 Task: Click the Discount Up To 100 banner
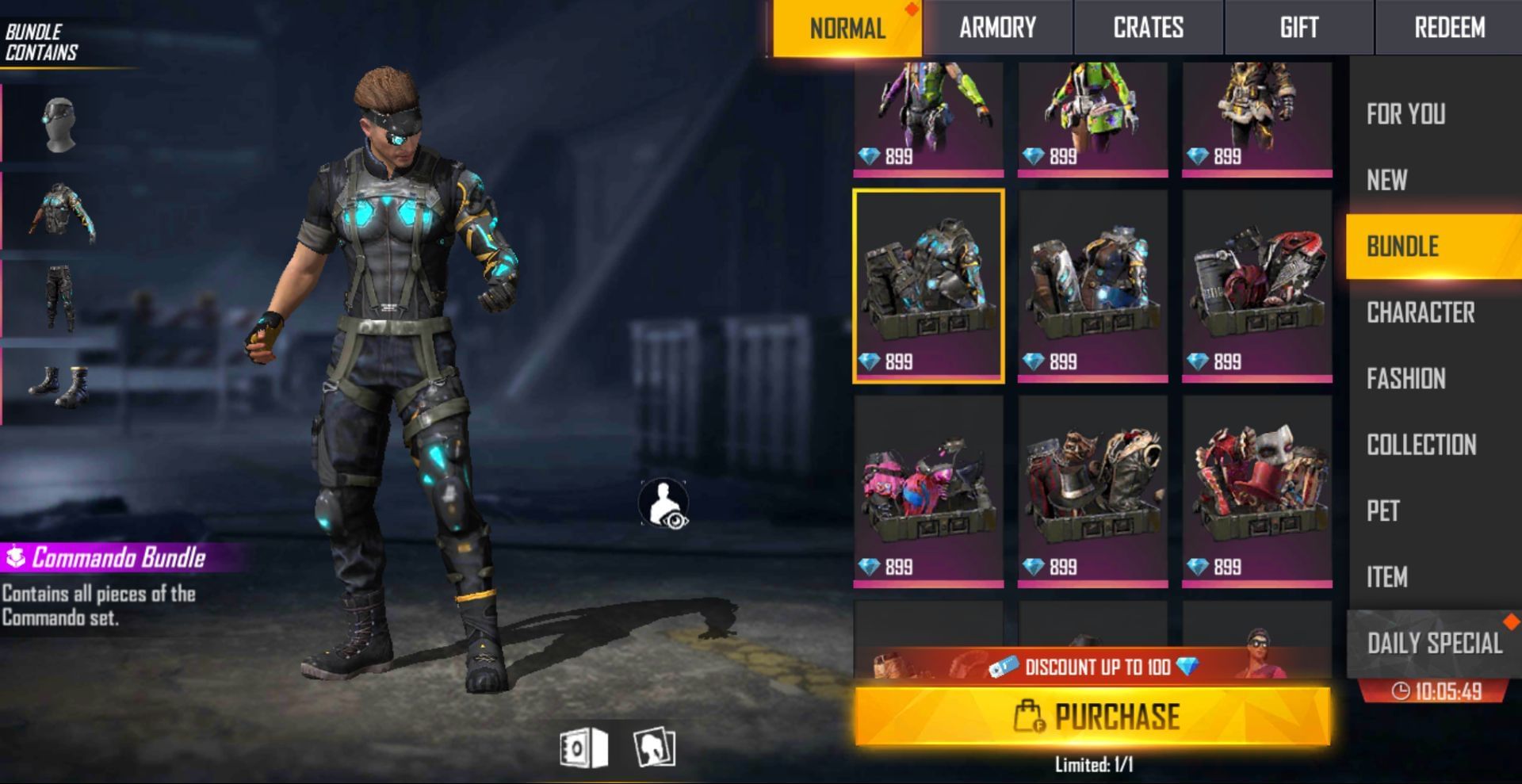pyautogui.click(x=1094, y=667)
